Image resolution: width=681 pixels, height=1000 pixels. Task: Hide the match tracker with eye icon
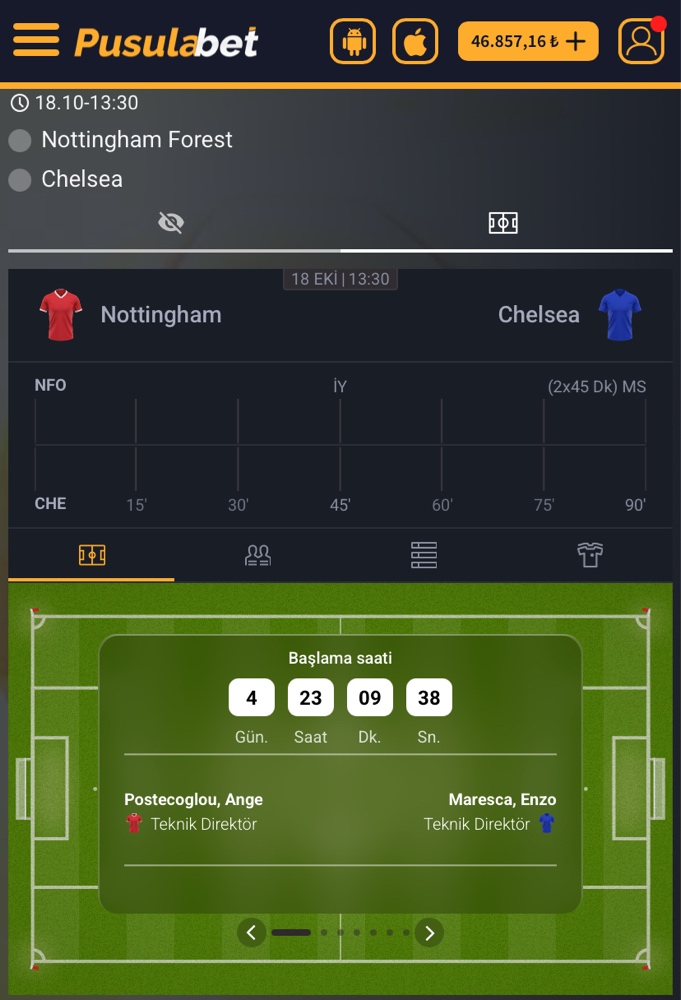pyautogui.click(x=171, y=223)
